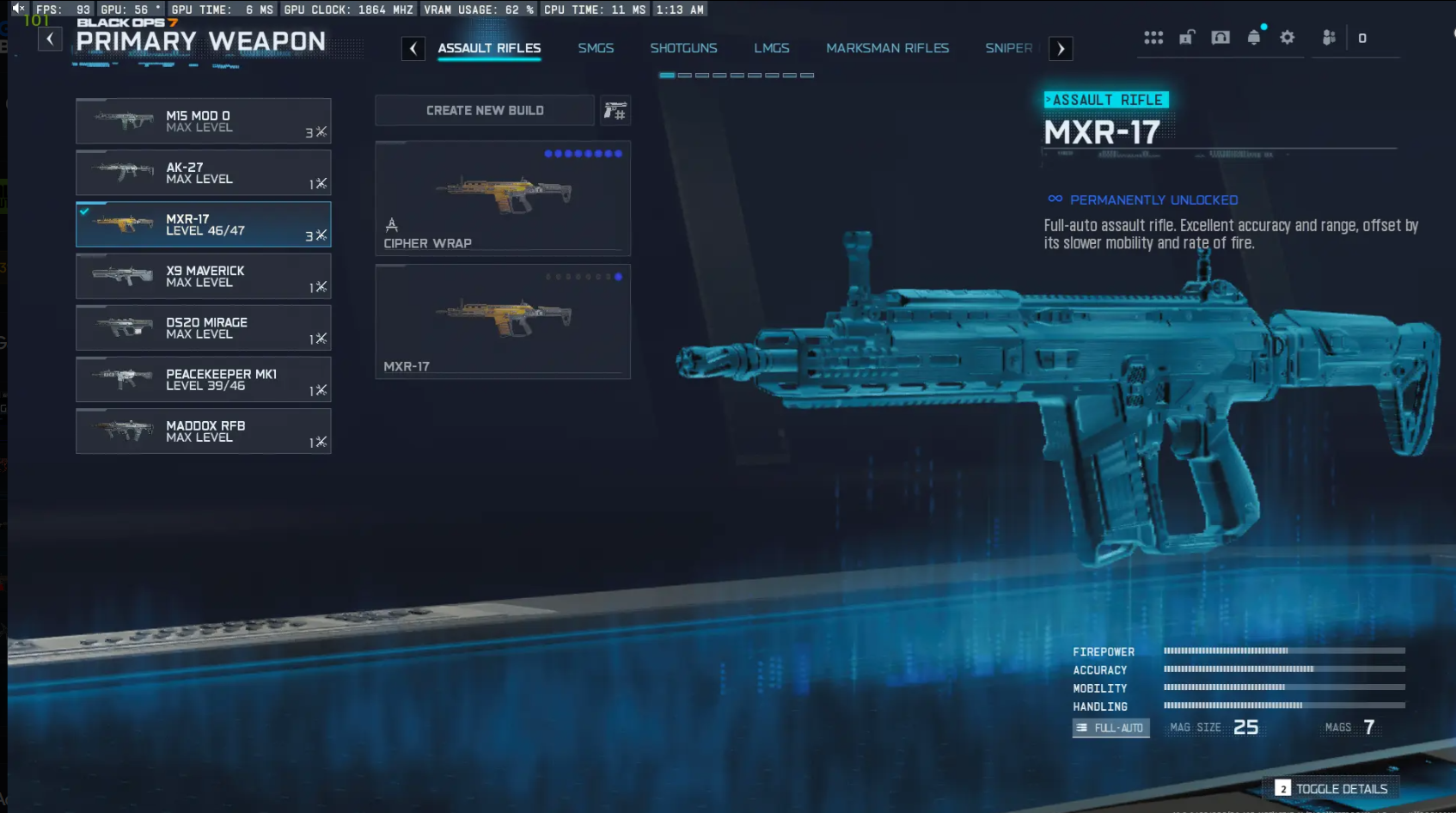Open the settings gear icon
The height and width of the screenshot is (813, 1456).
pyautogui.click(x=1288, y=37)
